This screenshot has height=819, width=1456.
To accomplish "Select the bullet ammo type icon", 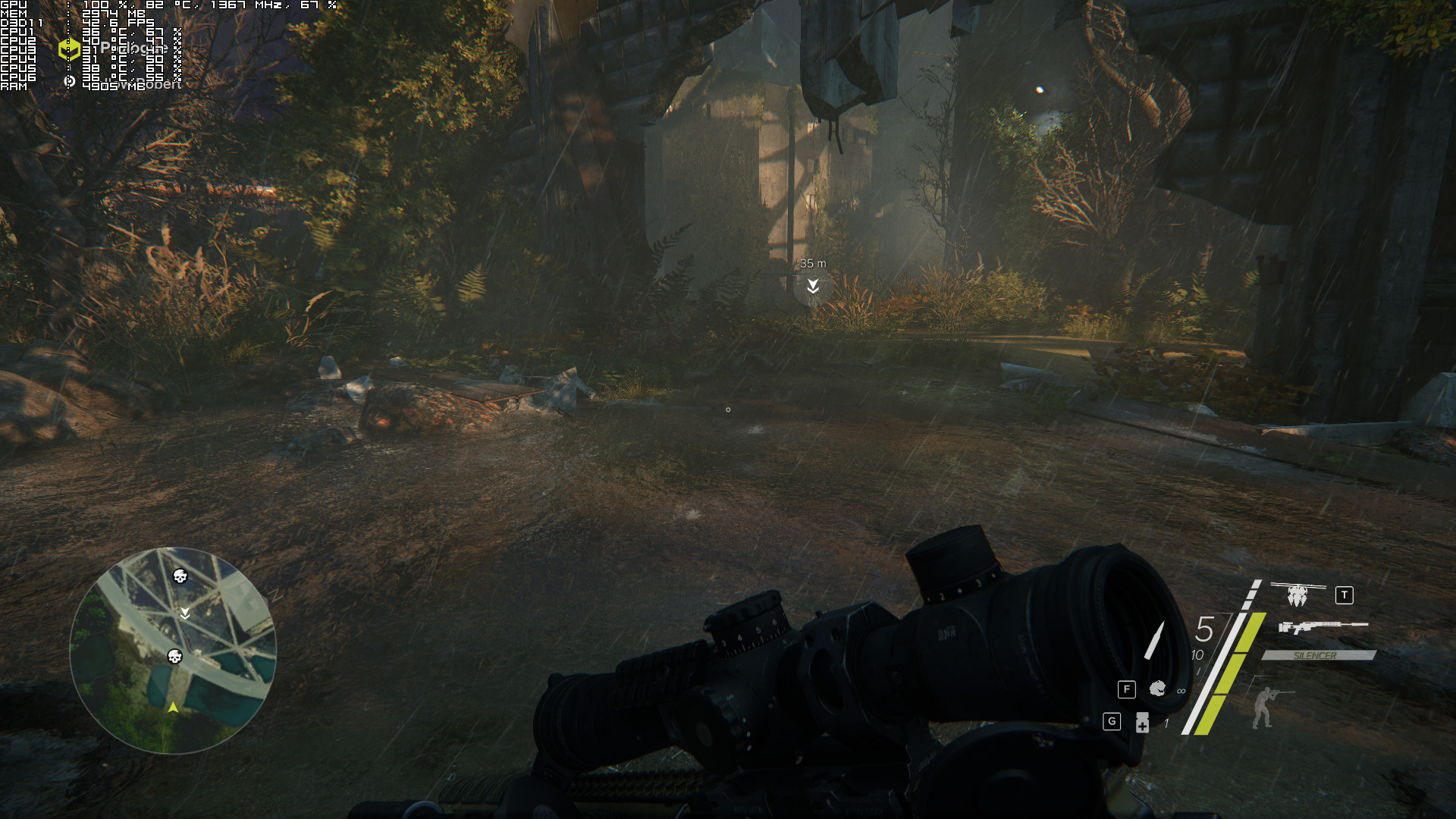I will pos(1155,640).
